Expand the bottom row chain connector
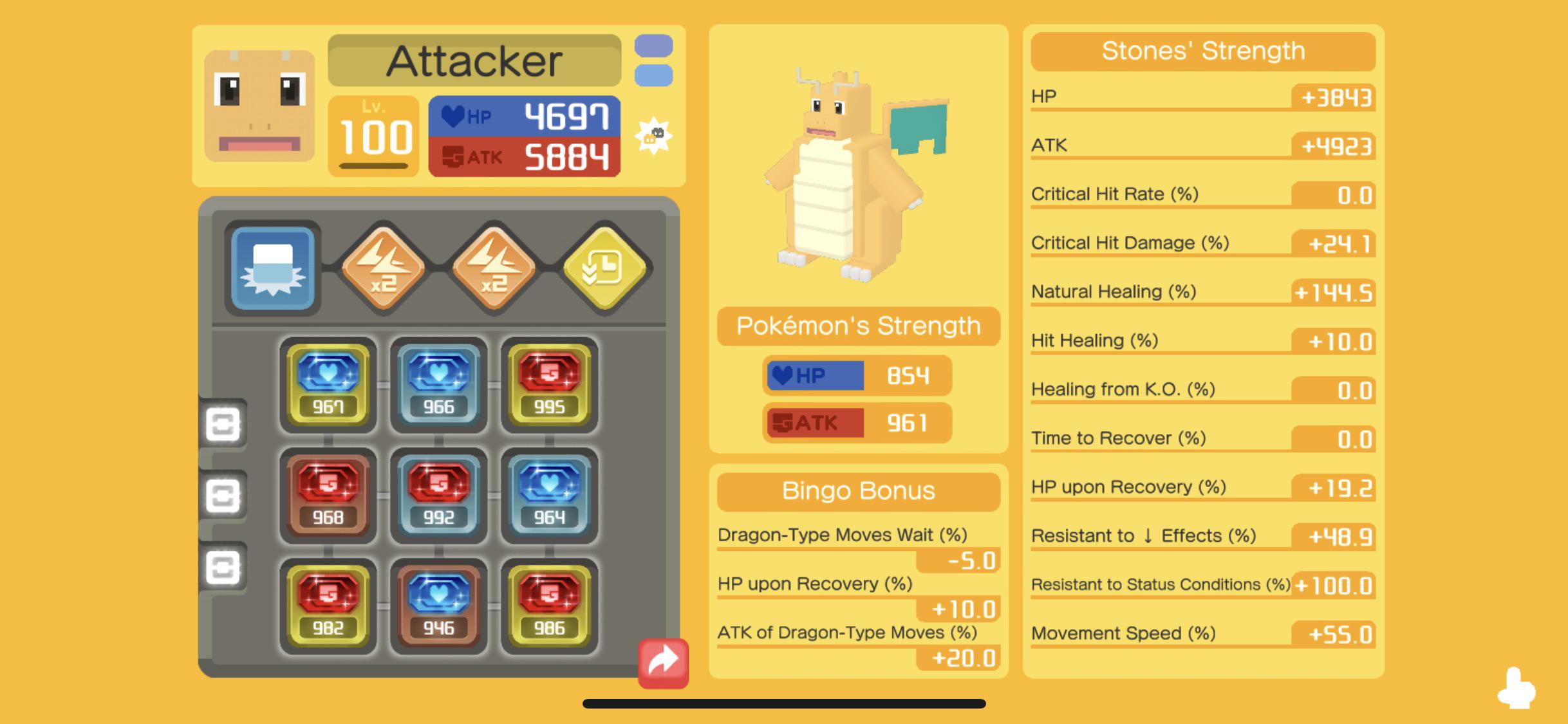 (223, 566)
